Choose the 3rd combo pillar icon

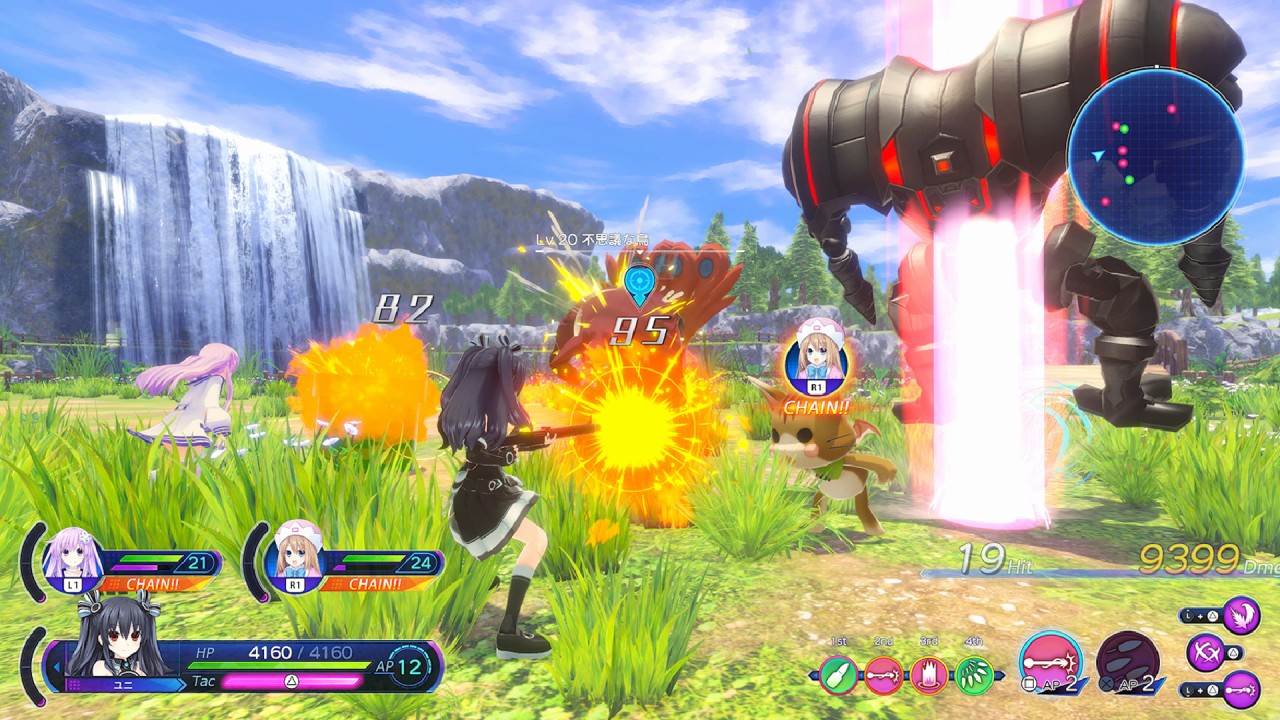pos(929,675)
